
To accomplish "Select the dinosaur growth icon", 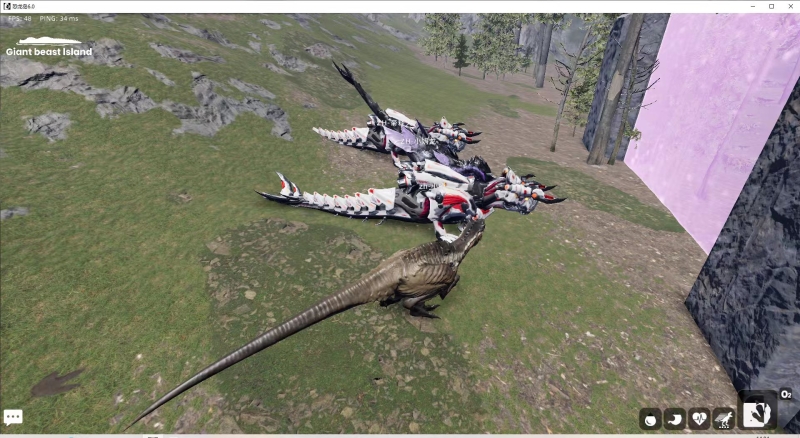I will click(724, 419).
